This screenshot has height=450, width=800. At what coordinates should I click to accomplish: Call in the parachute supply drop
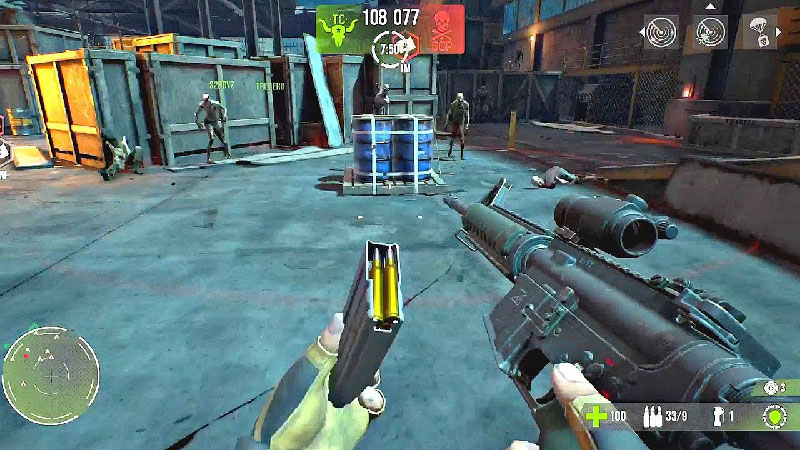[760, 32]
